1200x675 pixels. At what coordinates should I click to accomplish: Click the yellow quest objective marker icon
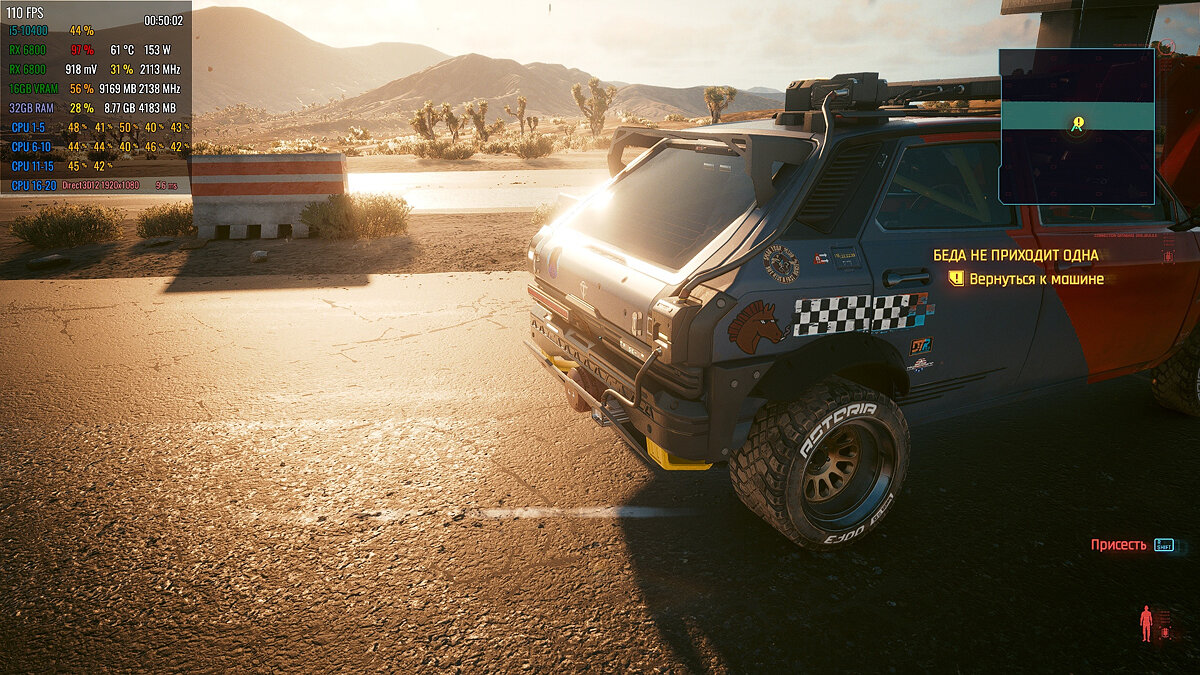coord(956,279)
